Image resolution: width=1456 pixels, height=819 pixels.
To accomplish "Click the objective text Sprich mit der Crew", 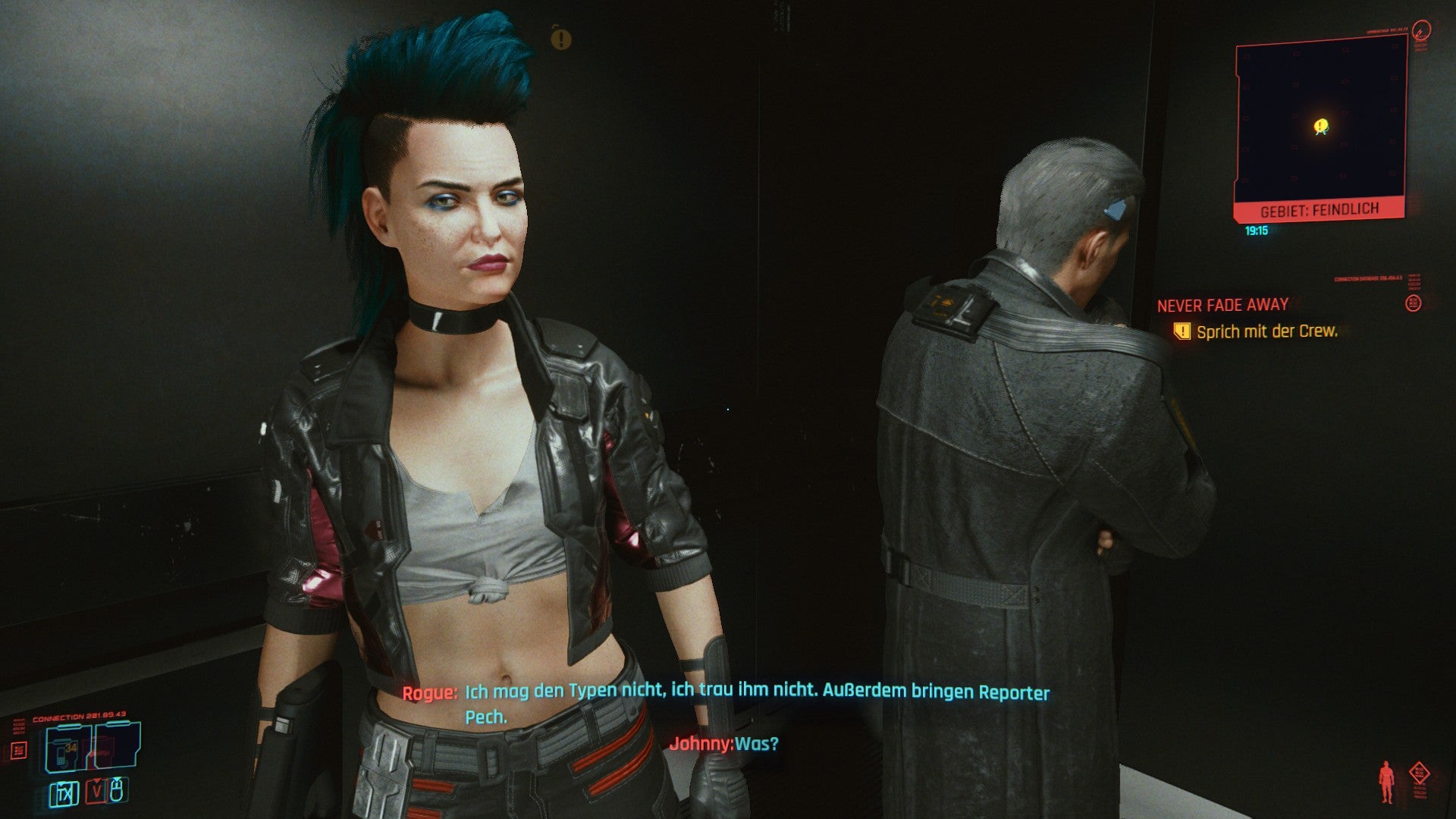I will [1266, 331].
